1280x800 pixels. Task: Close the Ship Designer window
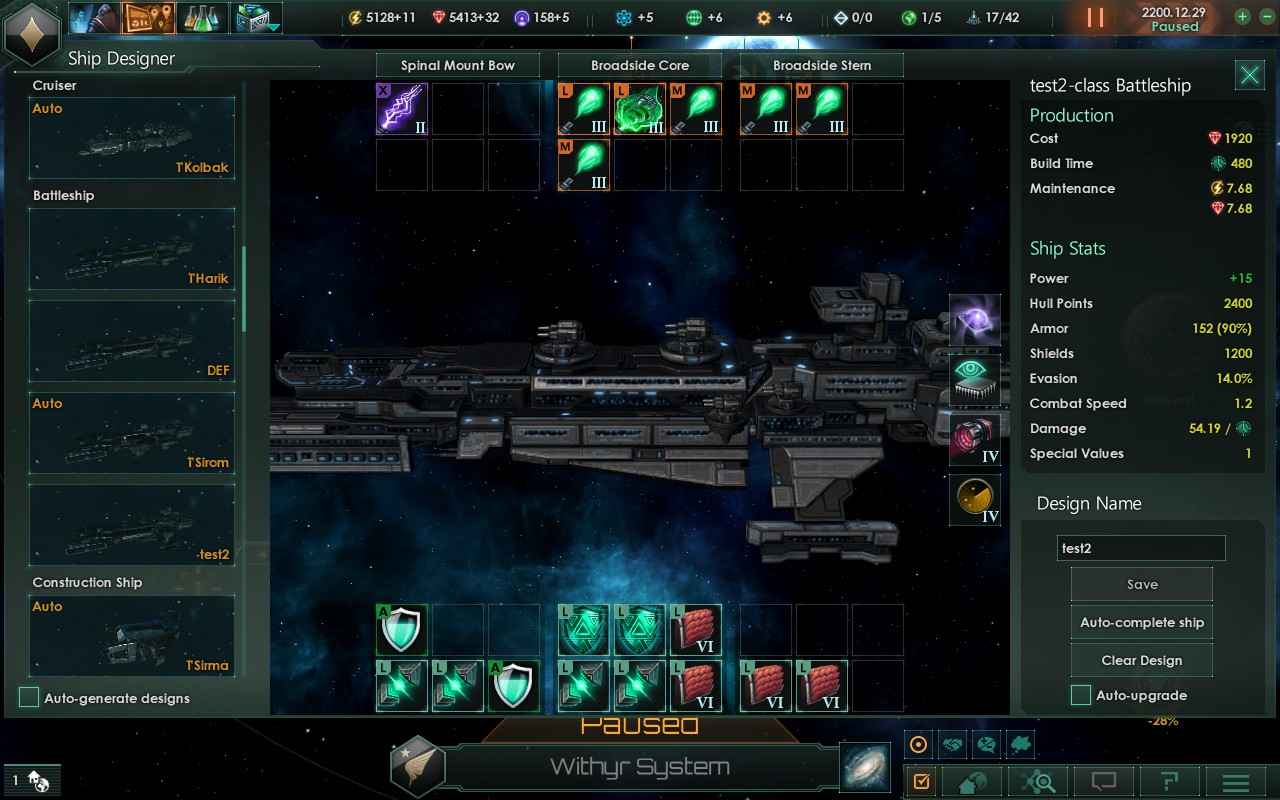click(1249, 75)
